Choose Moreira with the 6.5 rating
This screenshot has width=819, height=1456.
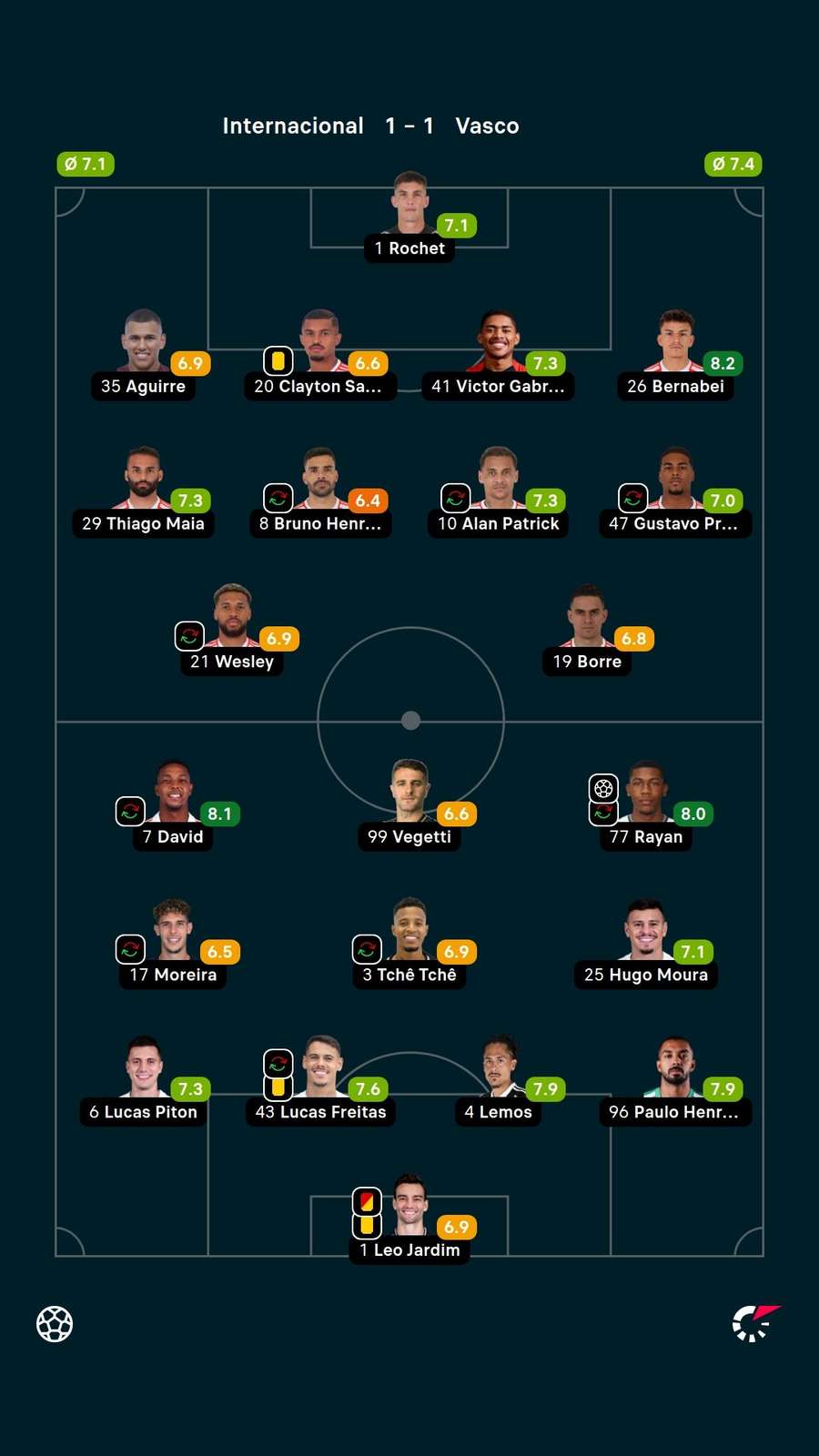click(173, 943)
